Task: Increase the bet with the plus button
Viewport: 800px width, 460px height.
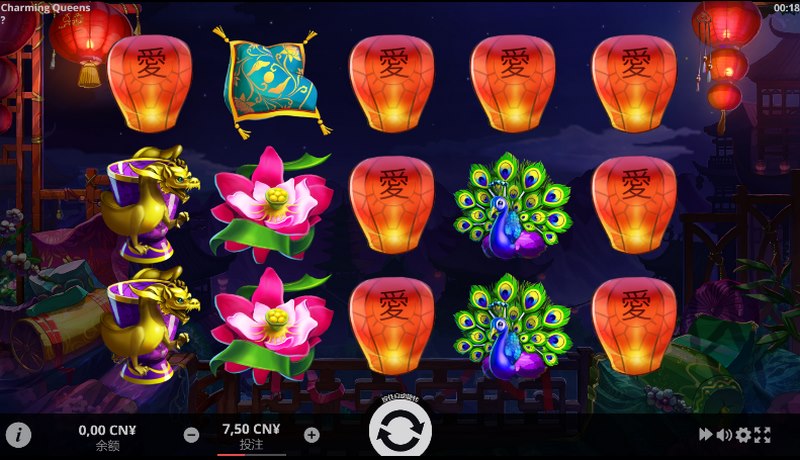Action: [x=311, y=435]
